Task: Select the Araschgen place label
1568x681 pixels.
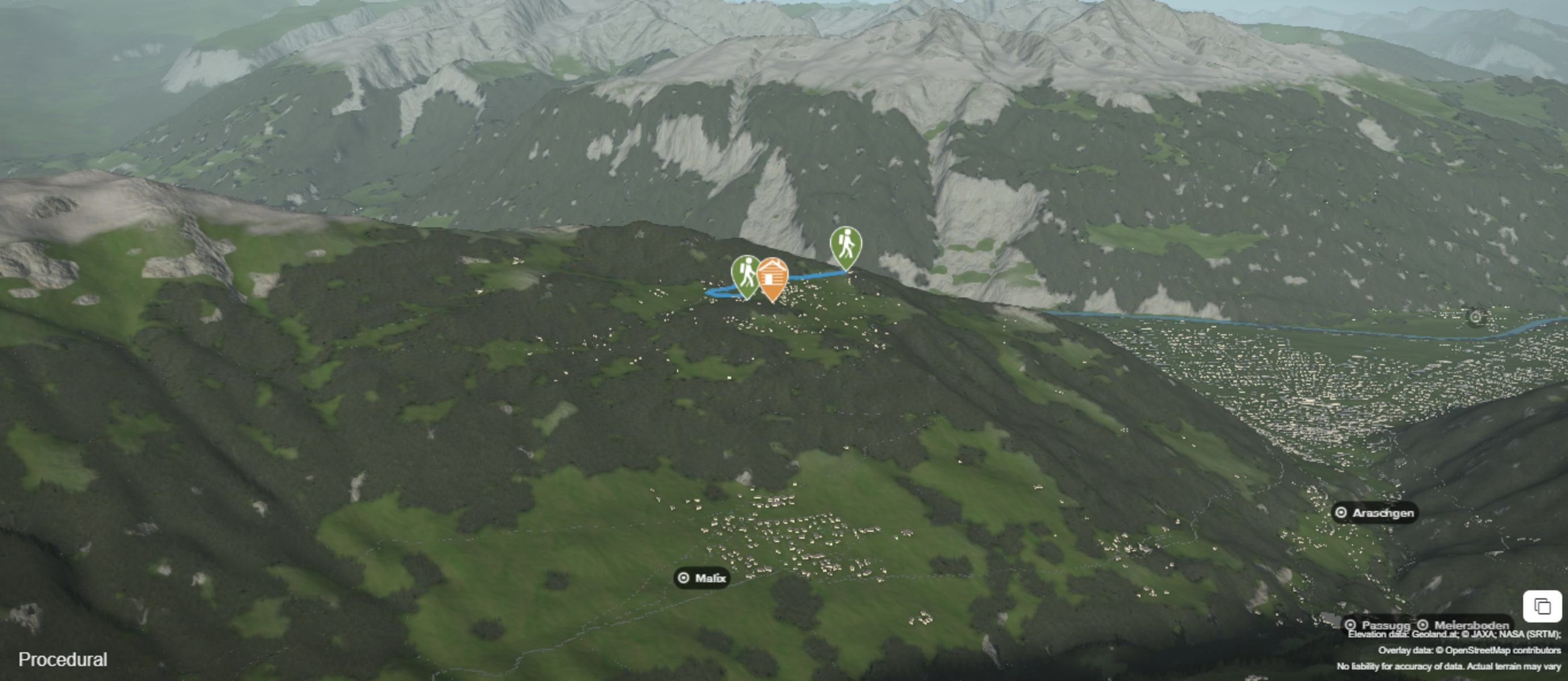Action: click(x=1374, y=512)
